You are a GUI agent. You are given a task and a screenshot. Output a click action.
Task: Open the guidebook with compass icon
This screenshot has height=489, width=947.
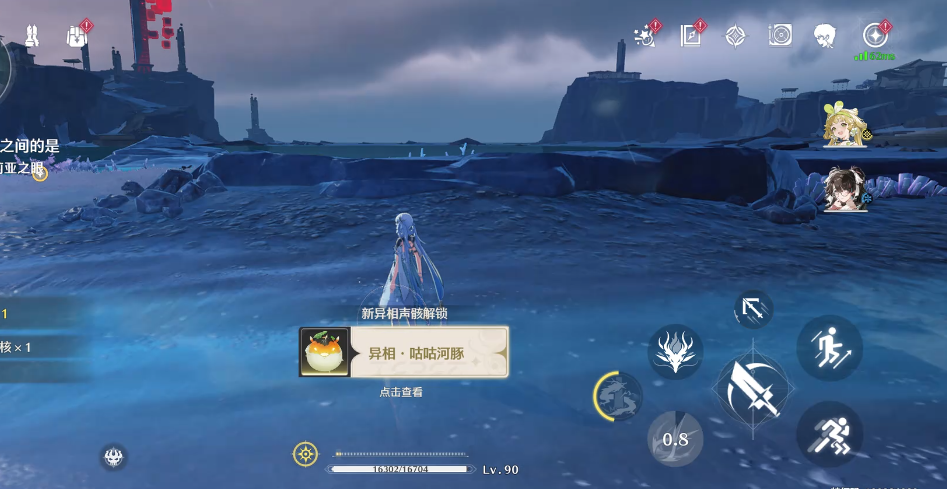[691, 36]
